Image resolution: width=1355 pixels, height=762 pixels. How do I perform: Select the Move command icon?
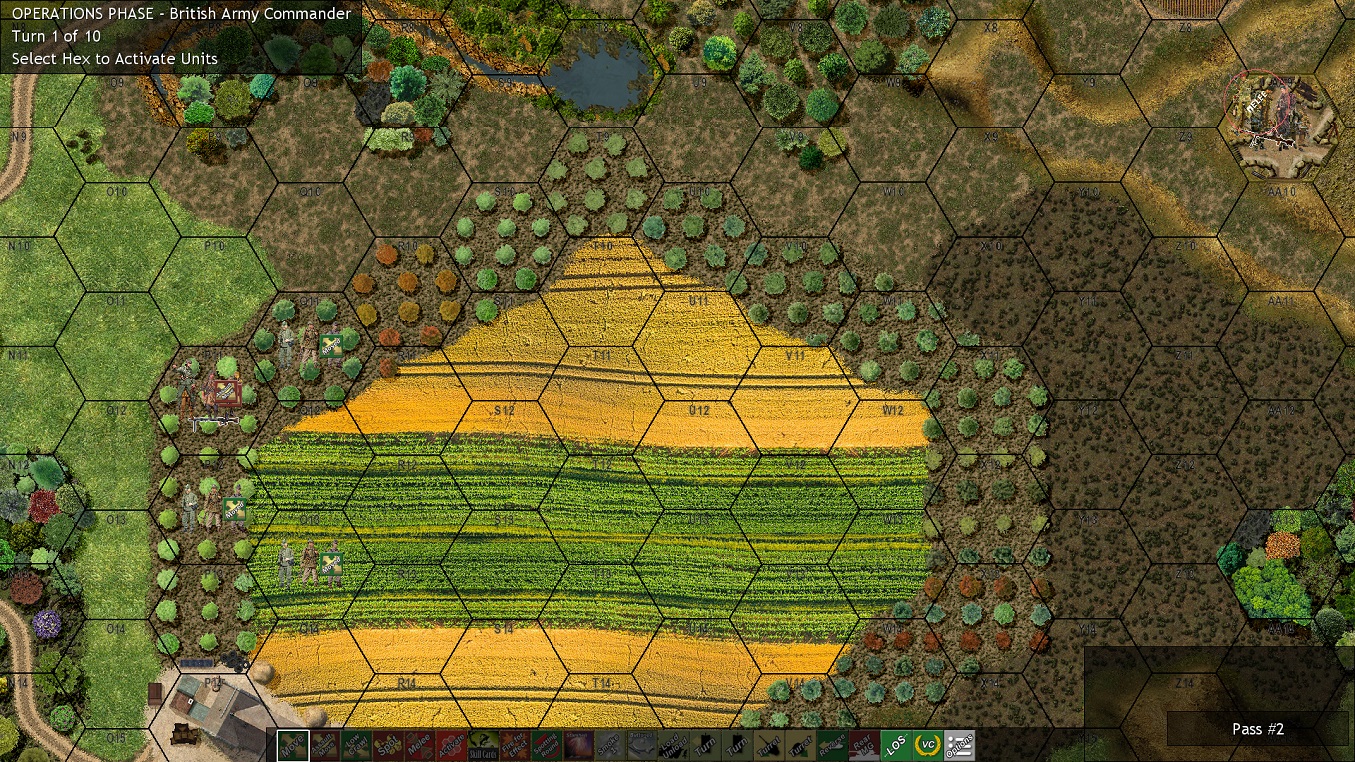(291, 745)
